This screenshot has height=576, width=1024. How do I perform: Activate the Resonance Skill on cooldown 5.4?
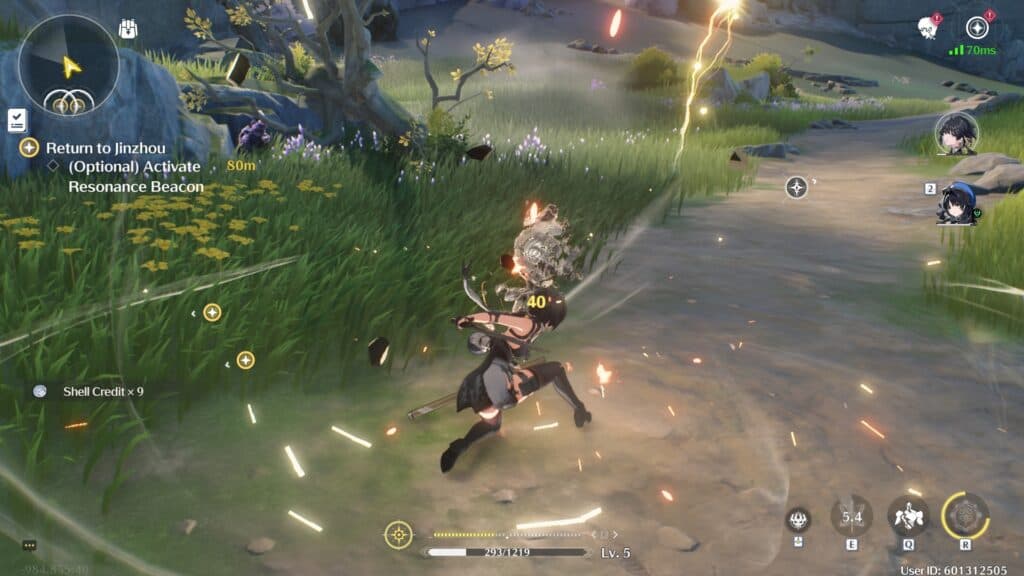coord(851,516)
